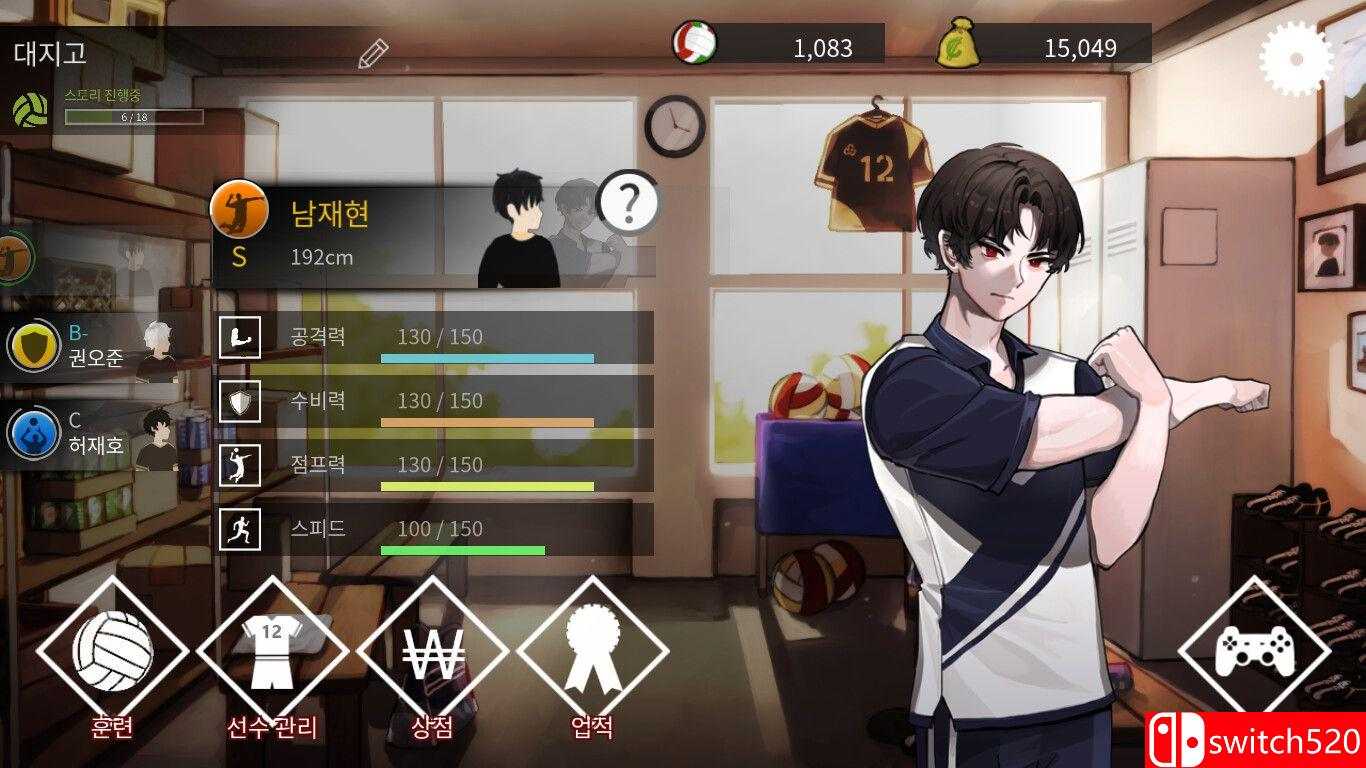Image resolution: width=1366 pixels, height=768 pixels.
Task: Select the 수비력 shield defense icon
Action: coord(239,401)
